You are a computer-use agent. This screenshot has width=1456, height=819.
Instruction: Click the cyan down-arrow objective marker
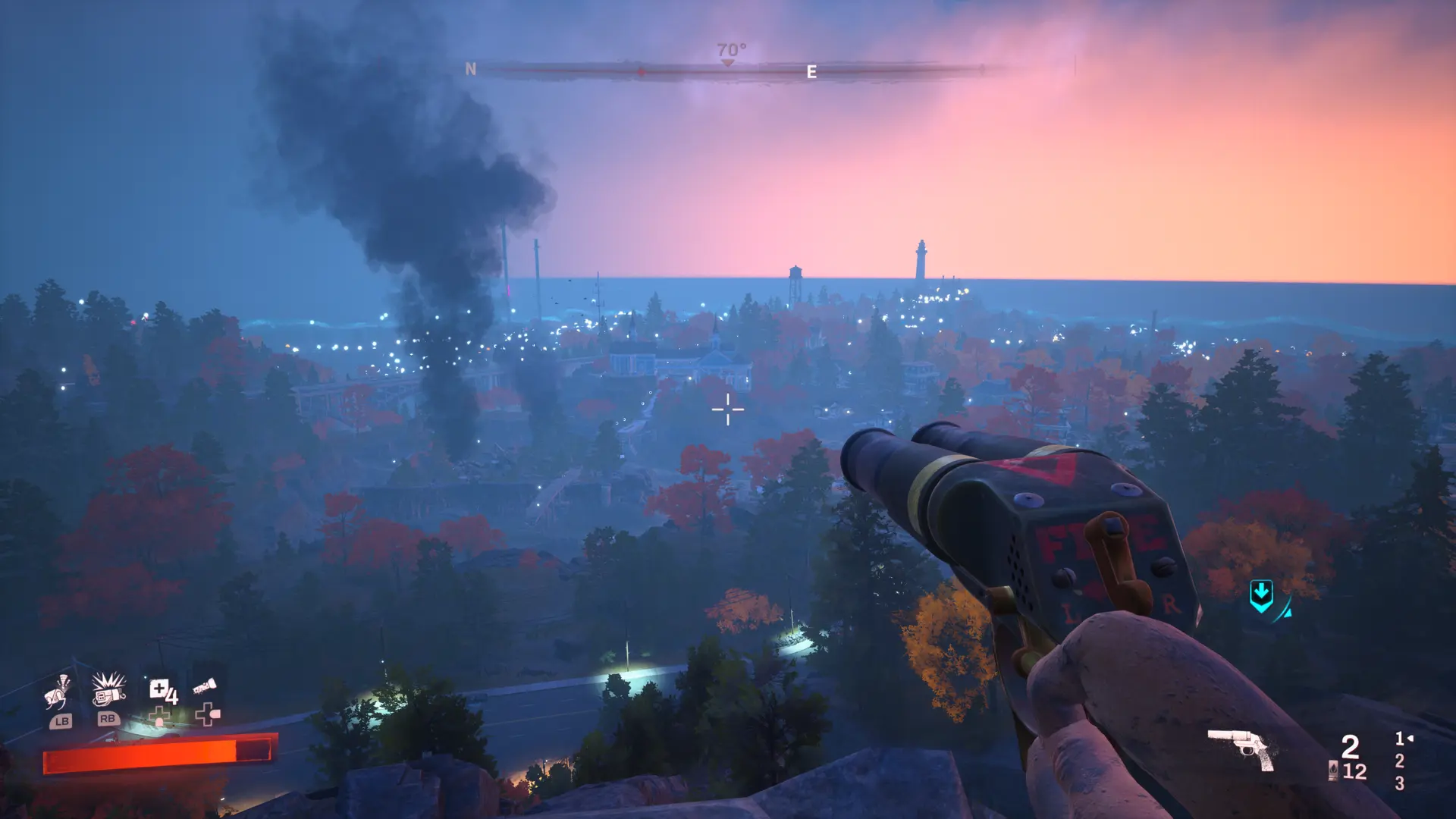coord(1261,596)
